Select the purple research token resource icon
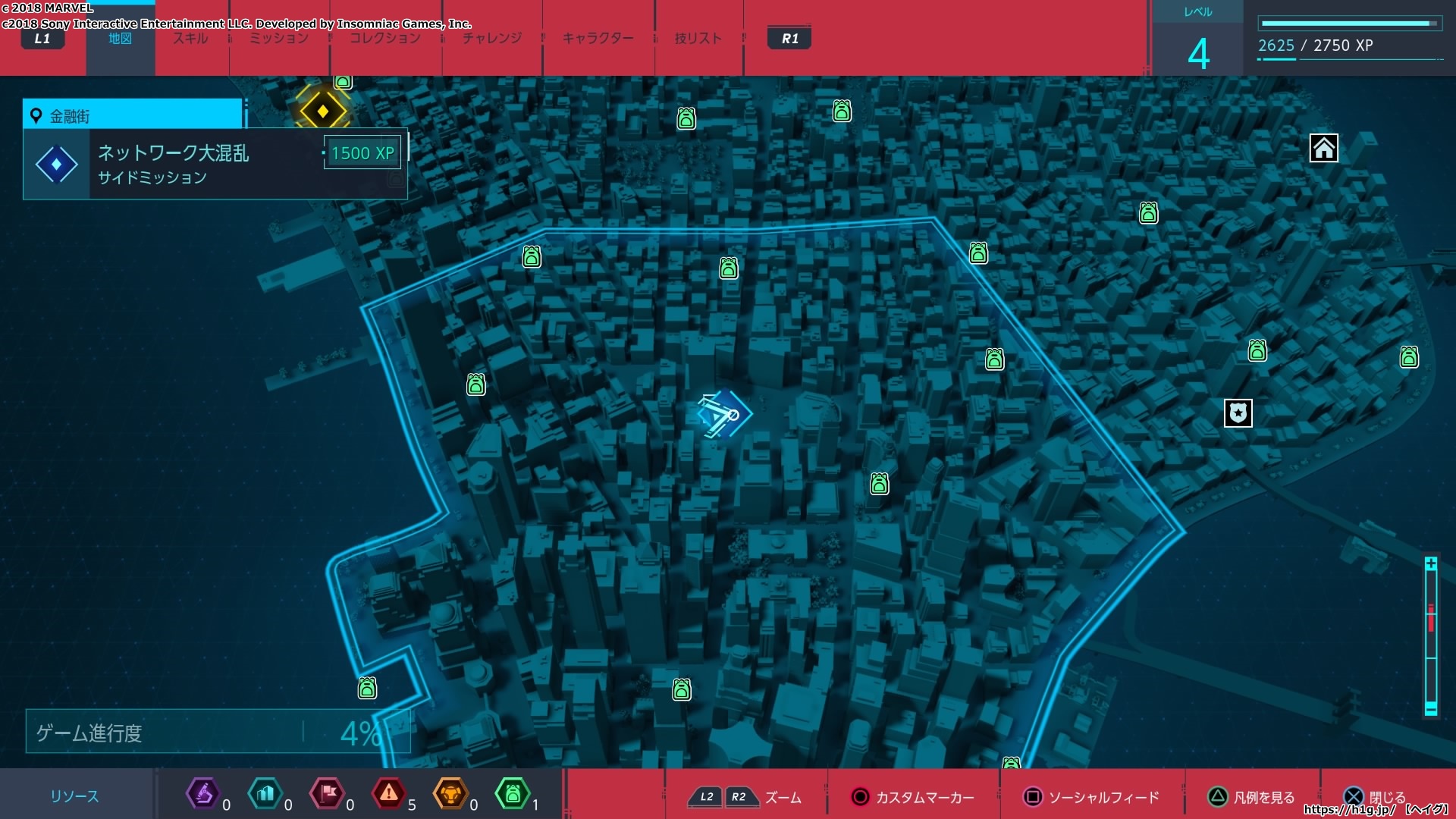Screen dimensions: 1456x819 pos(203,794)
